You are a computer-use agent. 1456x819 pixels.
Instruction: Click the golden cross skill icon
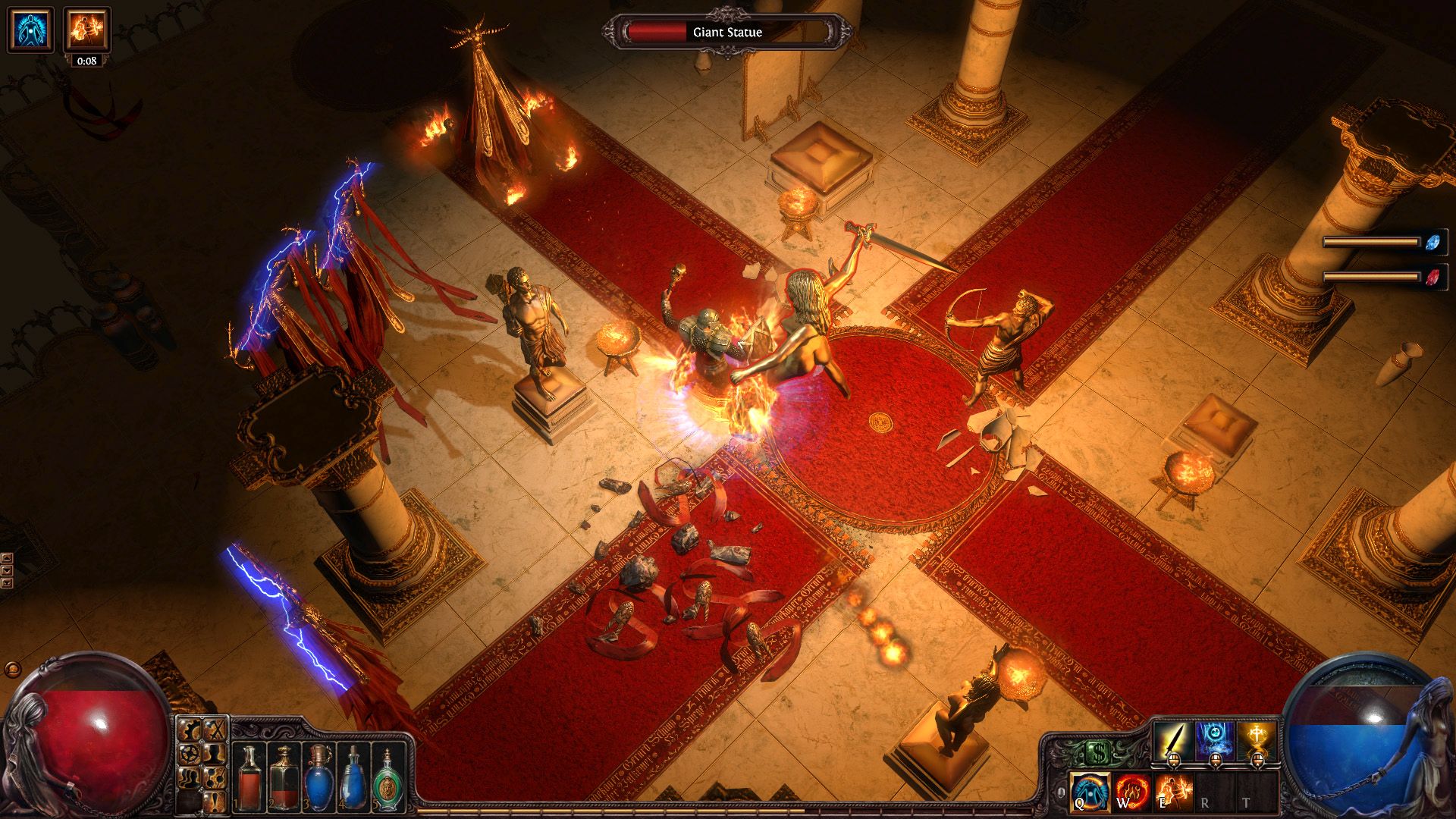[x=1257, y=739]
